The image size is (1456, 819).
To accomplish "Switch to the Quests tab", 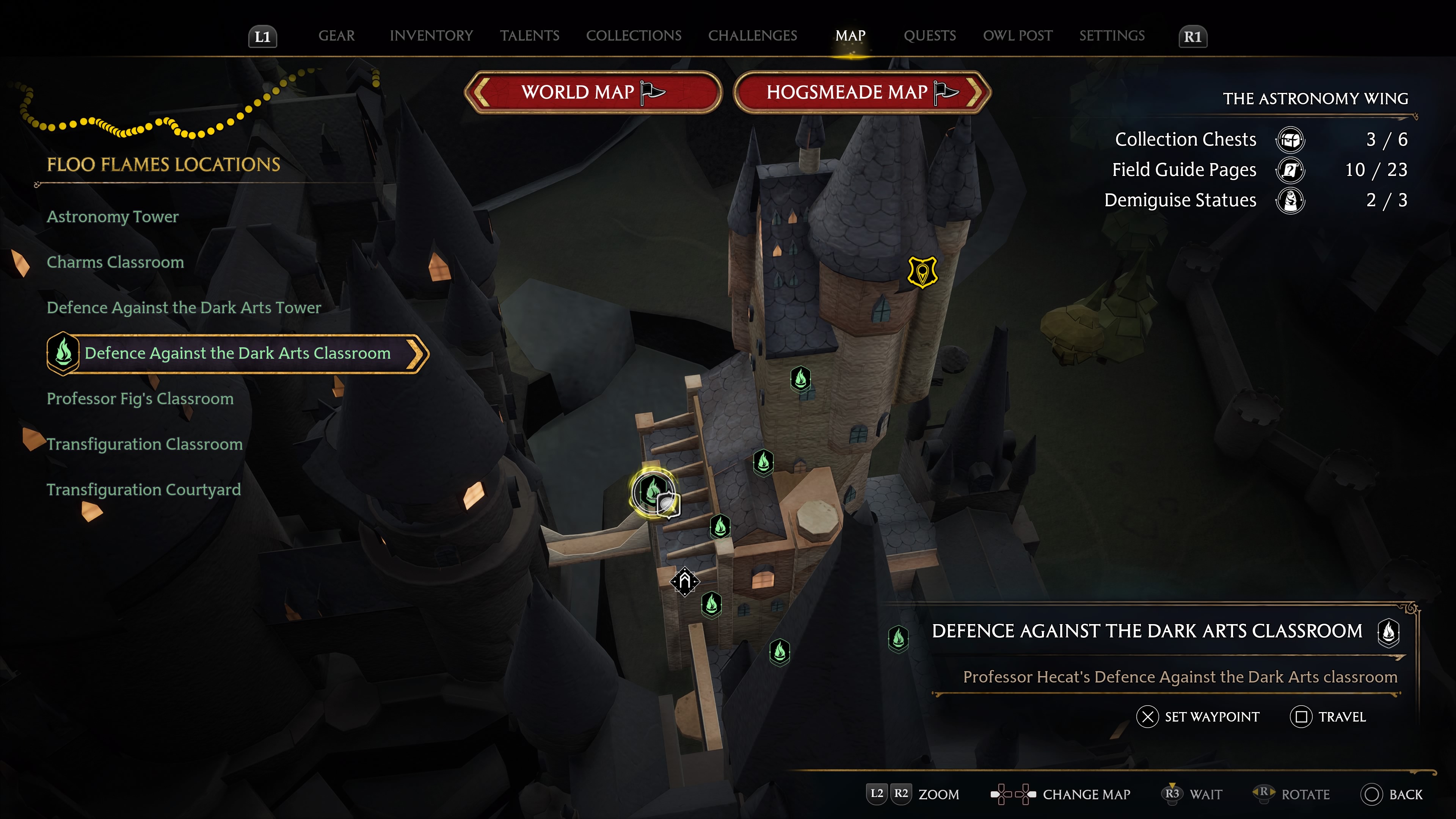I will [x=929, y=36].
